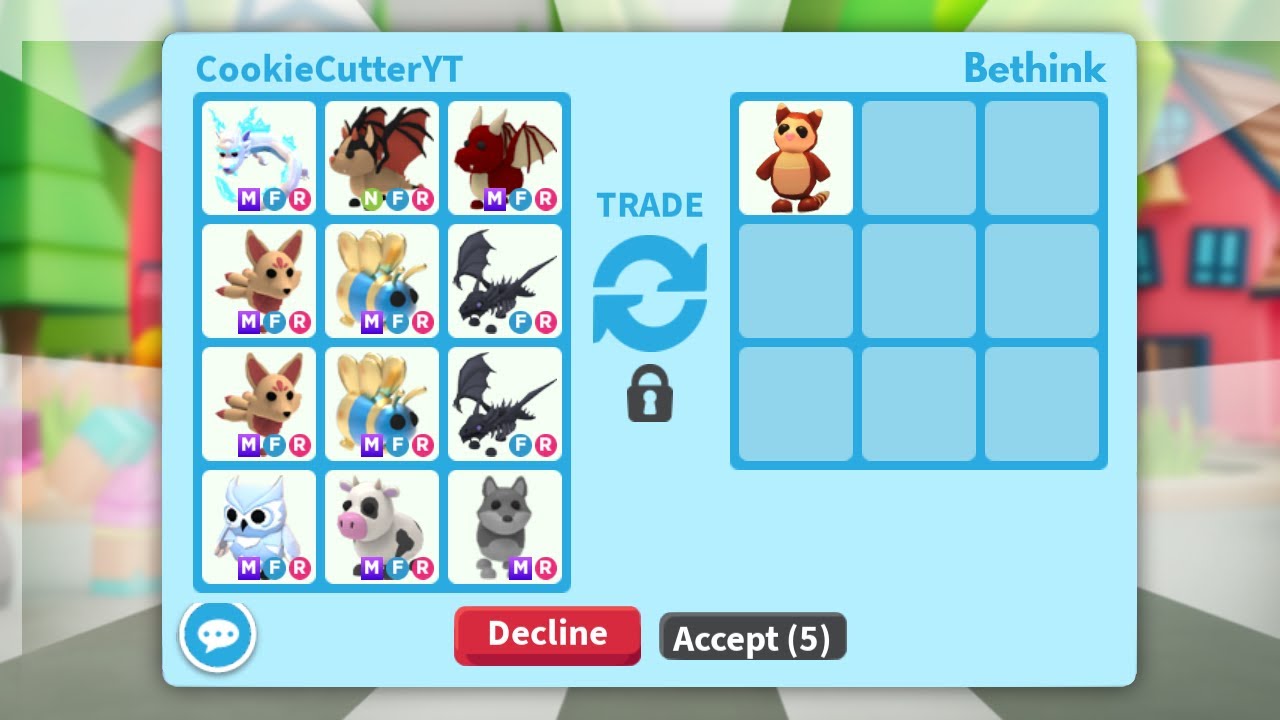The height and width of the screenshot is (720, 1280).
Task: Click the lock icon below the trade arrows
Action: pyautogui.click(x=650, y=394)
